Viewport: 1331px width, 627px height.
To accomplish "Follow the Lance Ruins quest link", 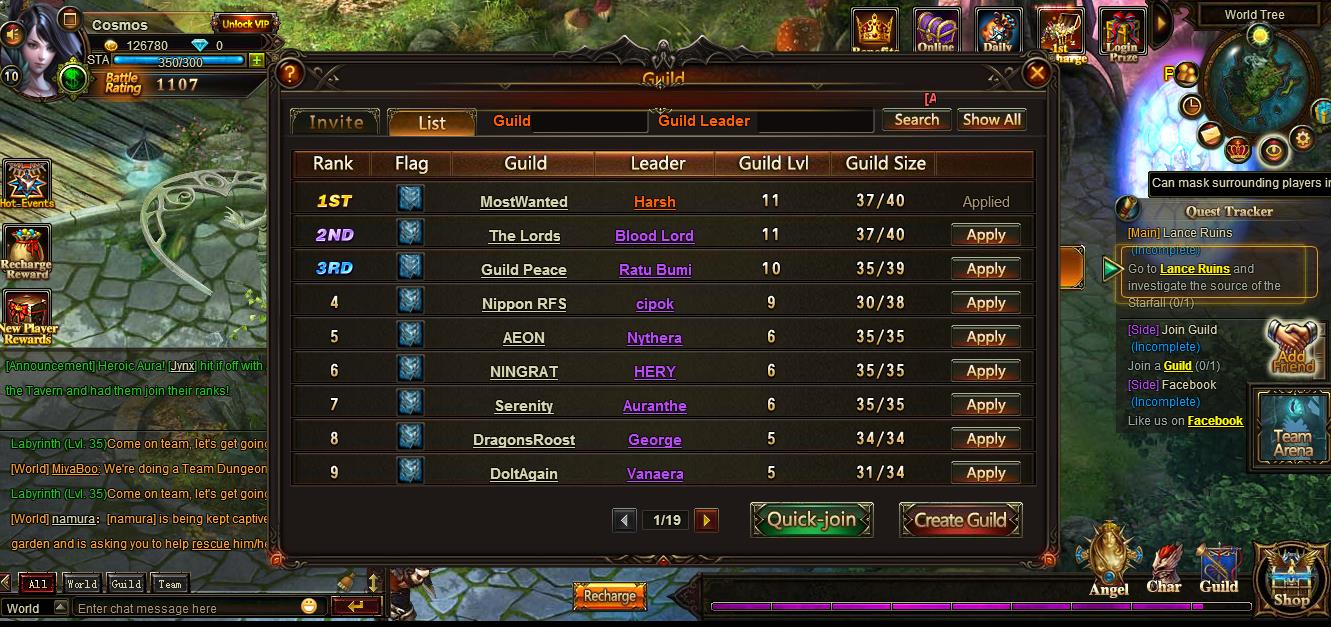I will point(1194,269).
